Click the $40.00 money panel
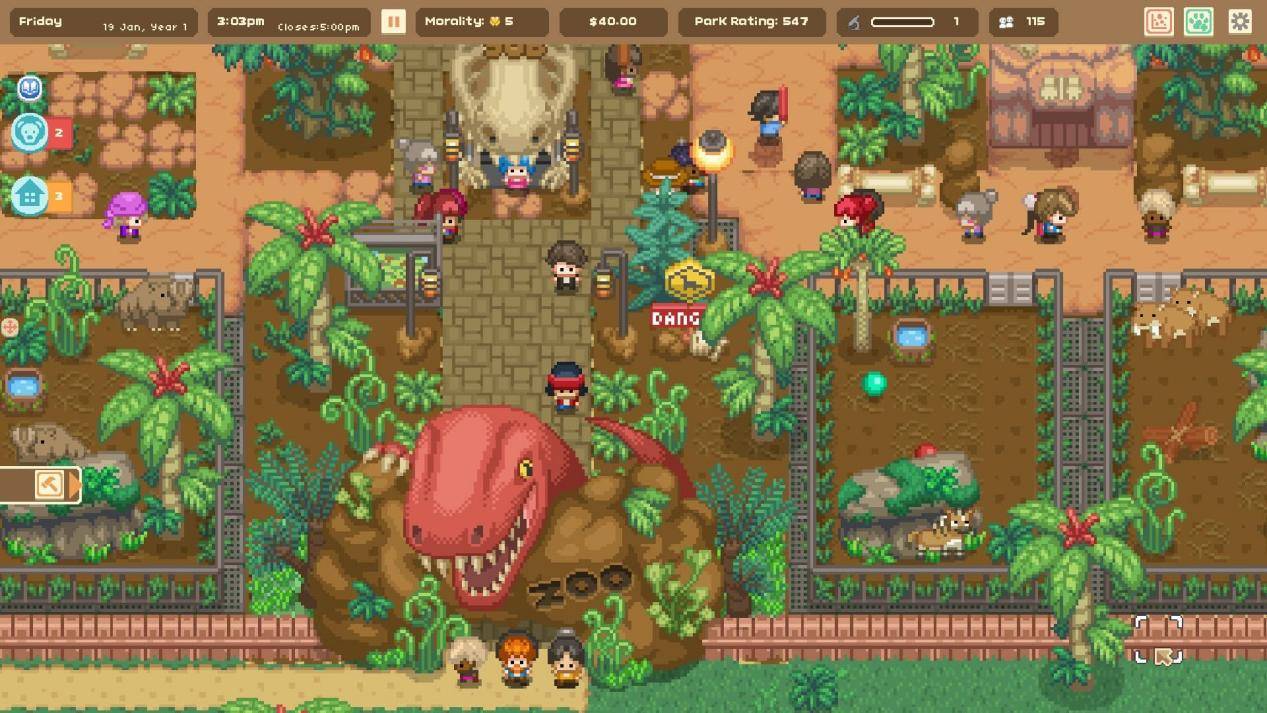This screenshot has width=1267, height=713. click(613, 22)
